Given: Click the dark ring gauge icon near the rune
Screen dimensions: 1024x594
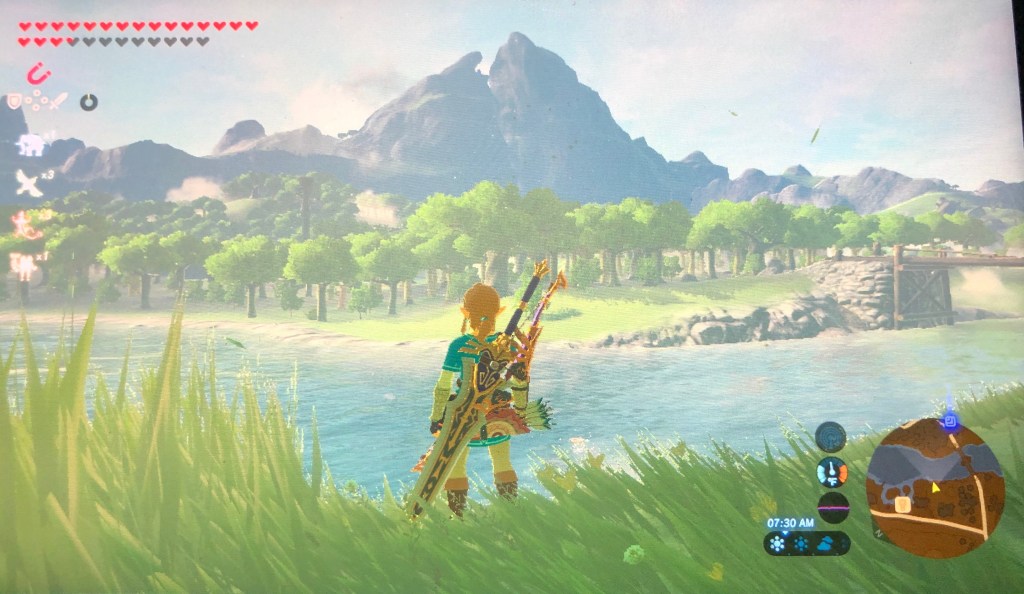Looking at the screenshot, I should pyautogui.click(x=89, y=101).
